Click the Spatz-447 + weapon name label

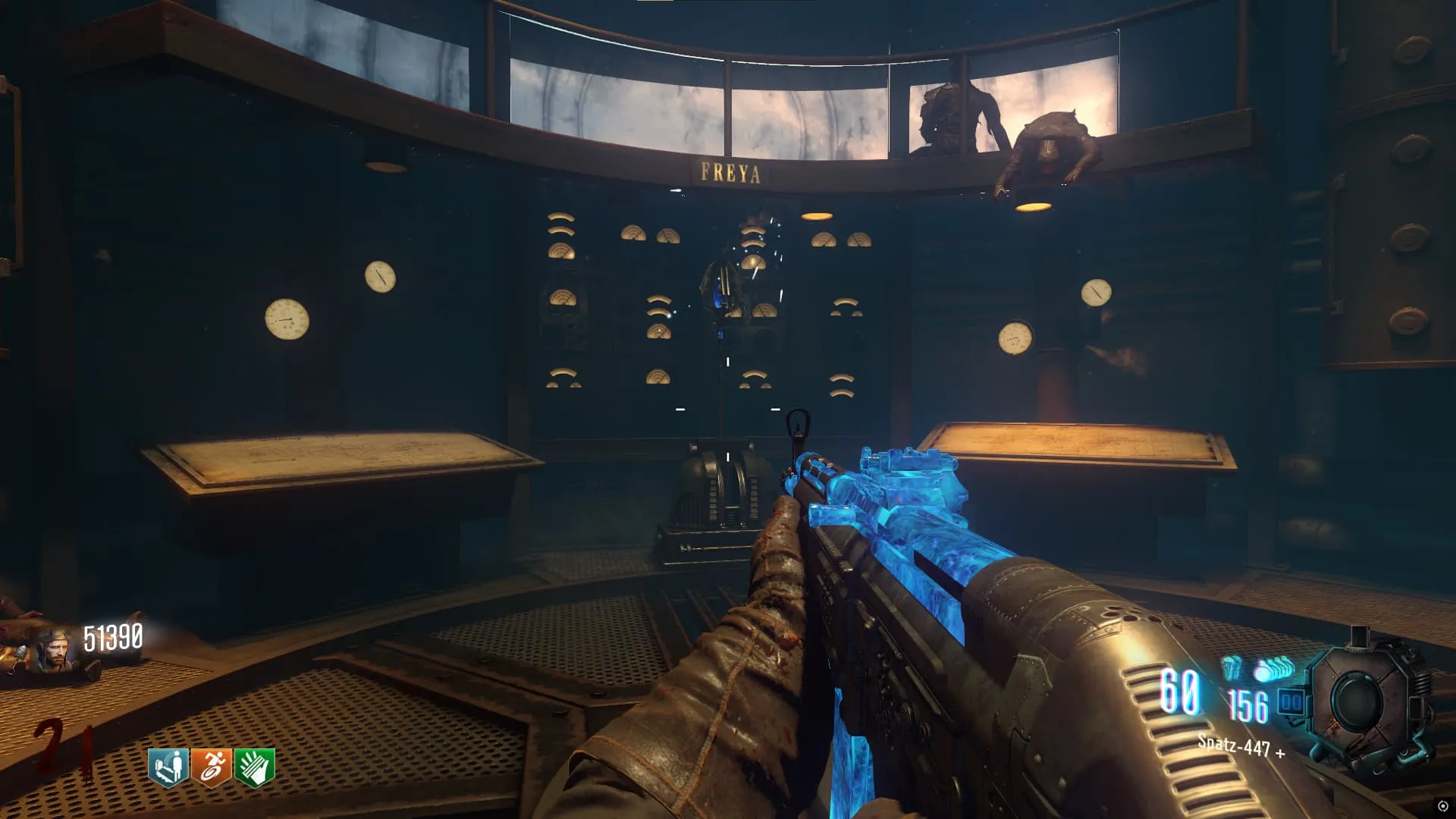pyautogui.click(x=1241, y=746)
